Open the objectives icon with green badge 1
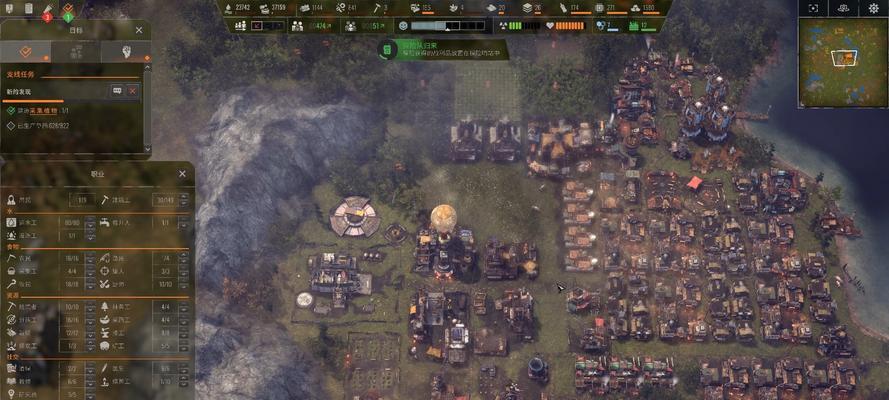This screenshot has width=889, height=400. 67,11
